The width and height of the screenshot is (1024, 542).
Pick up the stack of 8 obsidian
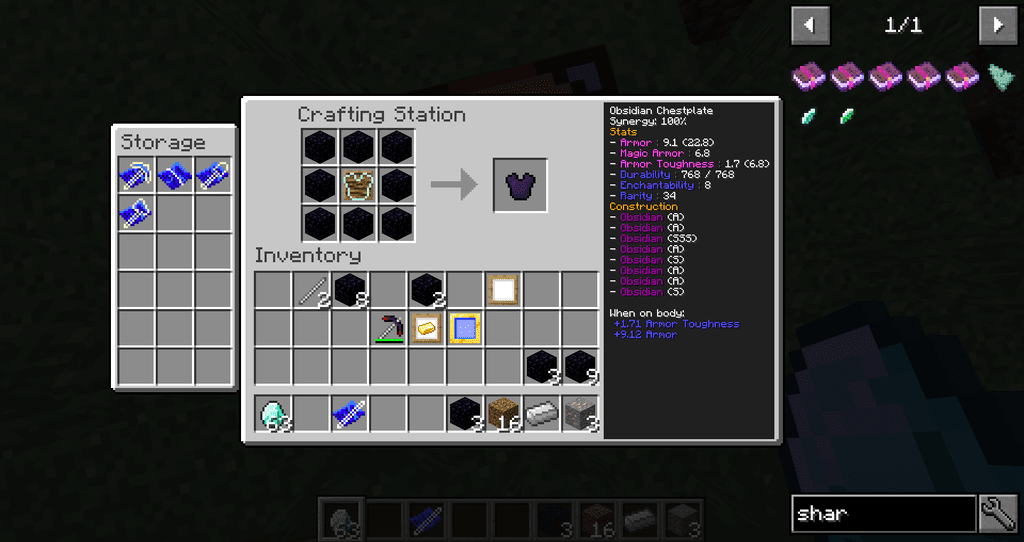pyautogui.click(x=349, y=290)
